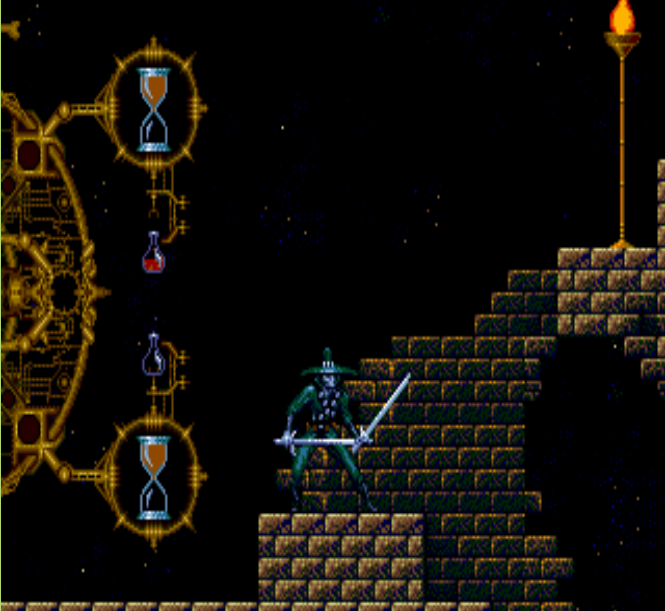Select the clear potion flask
Image resolution: width=665 pixels, height=611 pixels.
point(155,356)
